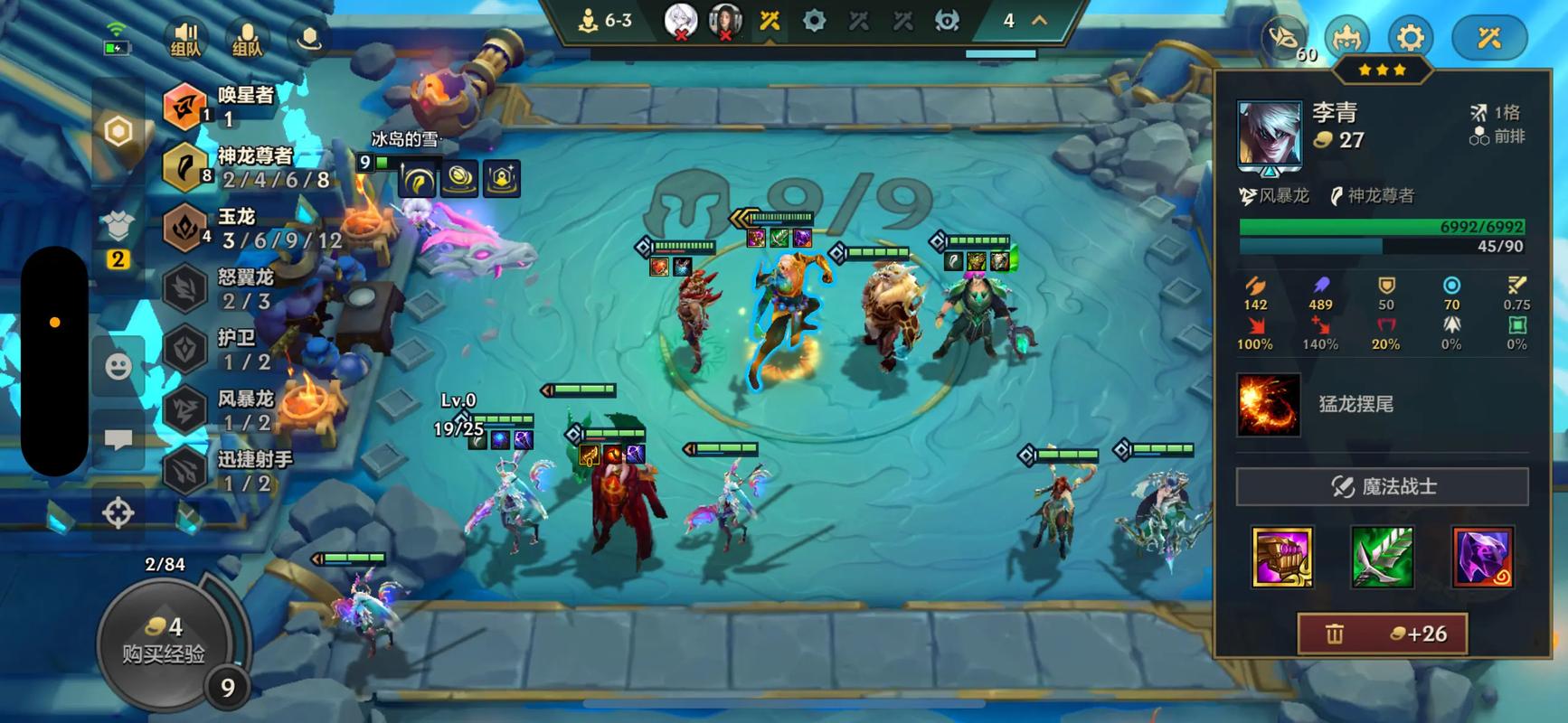
Task: Select the 猛龙摆尾 ability icon
Action: [1268, 405]
